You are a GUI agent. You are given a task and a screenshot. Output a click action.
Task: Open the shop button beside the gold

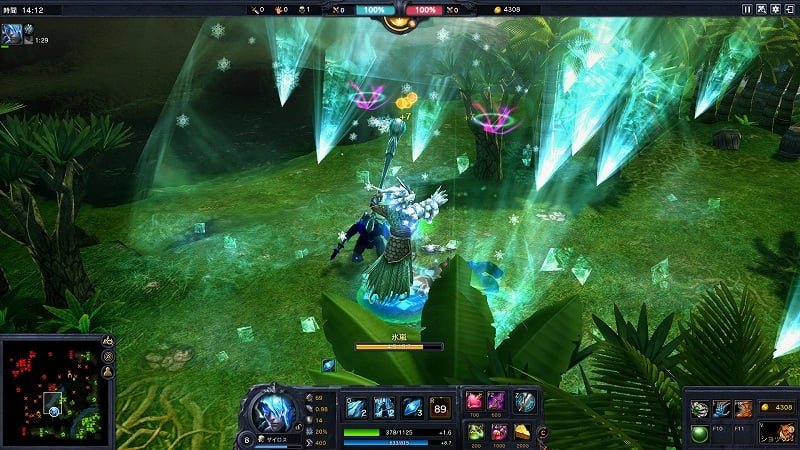coord(773,435)
